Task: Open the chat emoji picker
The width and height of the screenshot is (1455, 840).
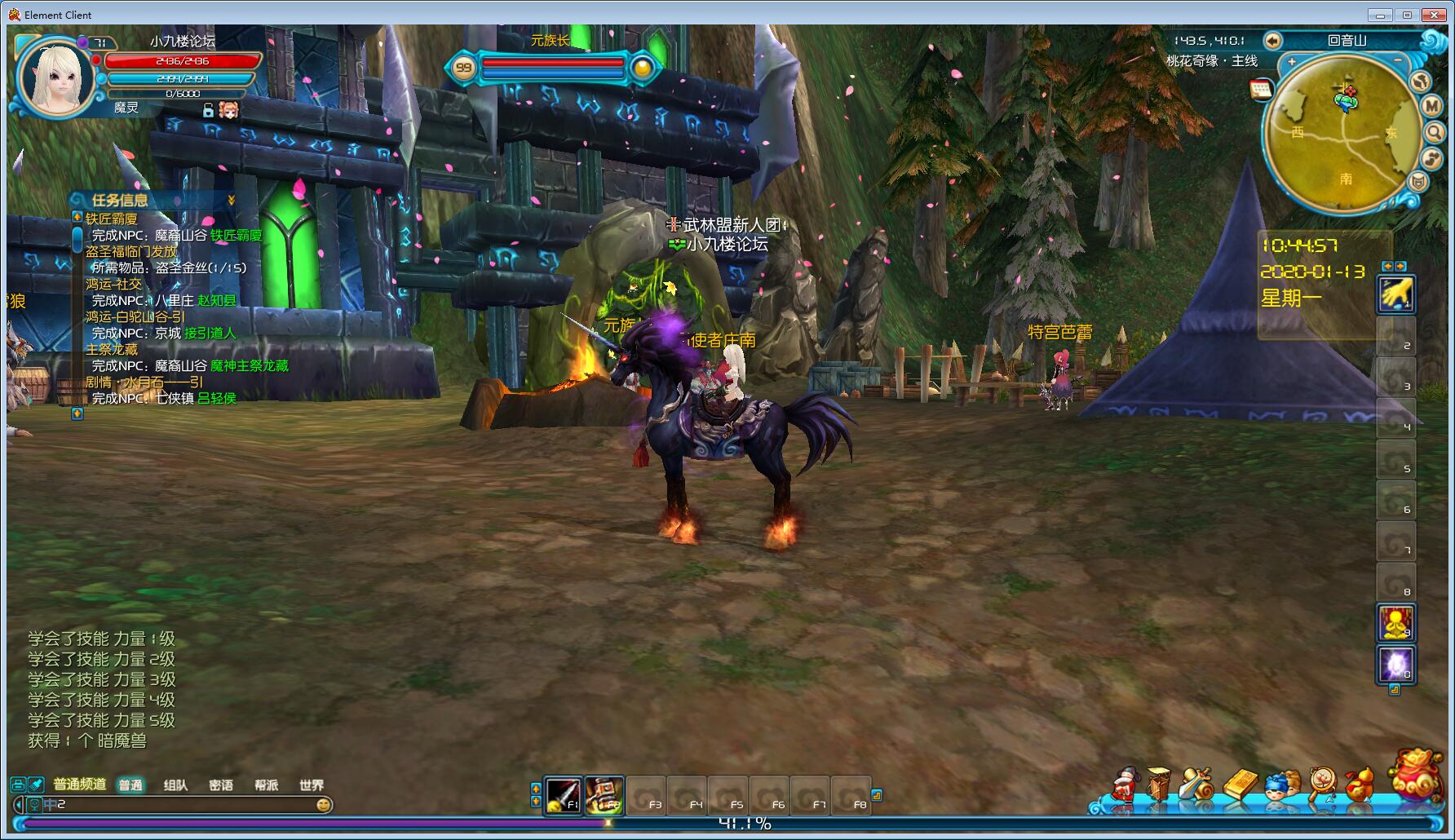Action: pos(324,805)
